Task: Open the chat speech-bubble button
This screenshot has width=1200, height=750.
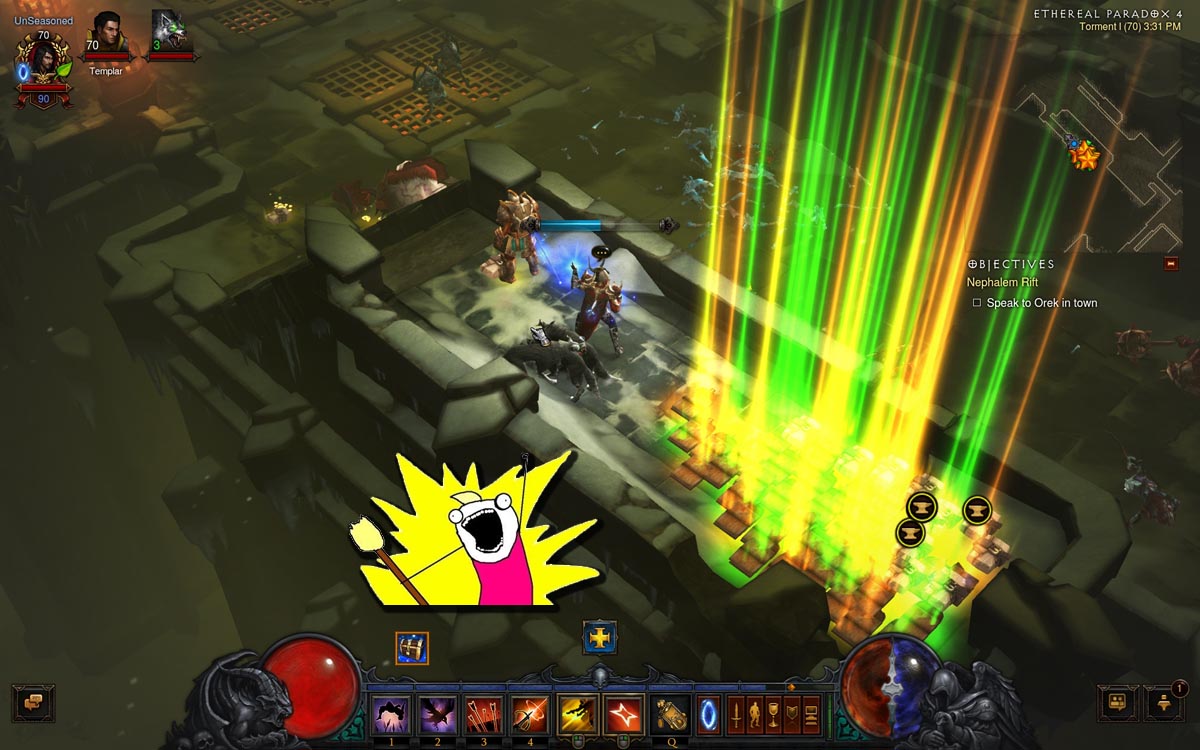Action: click(33, 702)
